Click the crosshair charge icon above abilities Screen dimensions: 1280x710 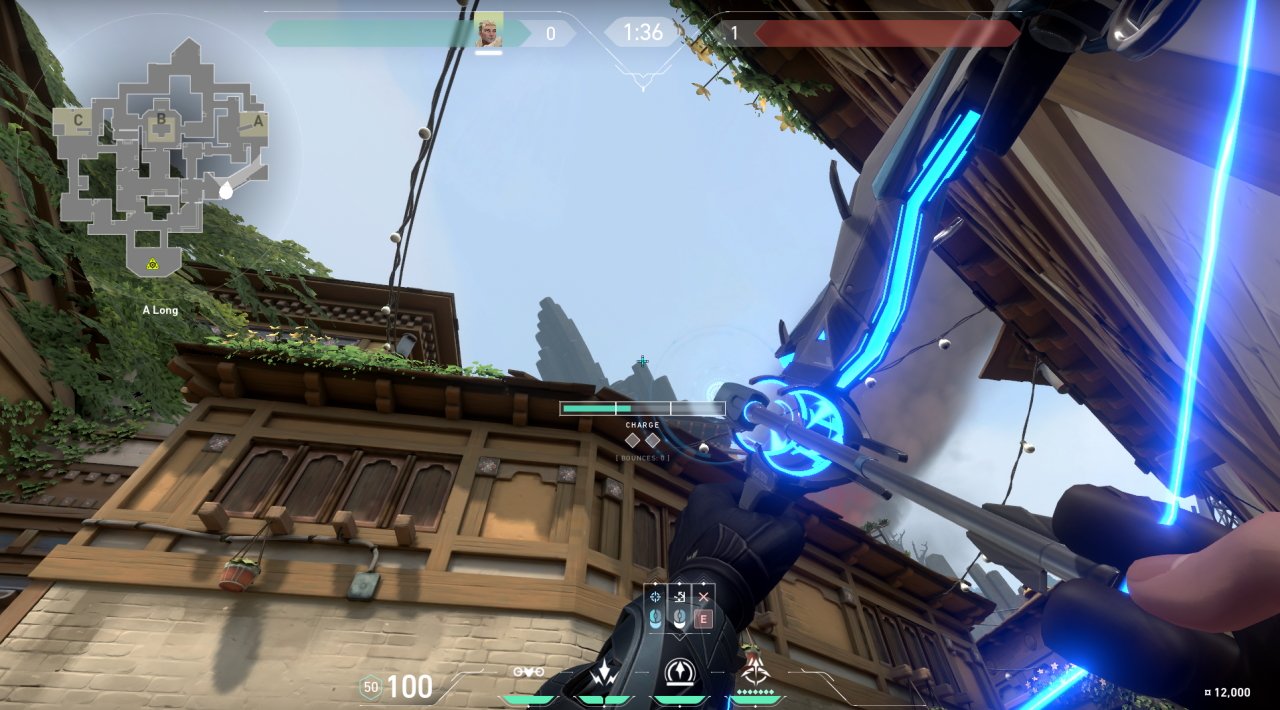click(656, 597)
